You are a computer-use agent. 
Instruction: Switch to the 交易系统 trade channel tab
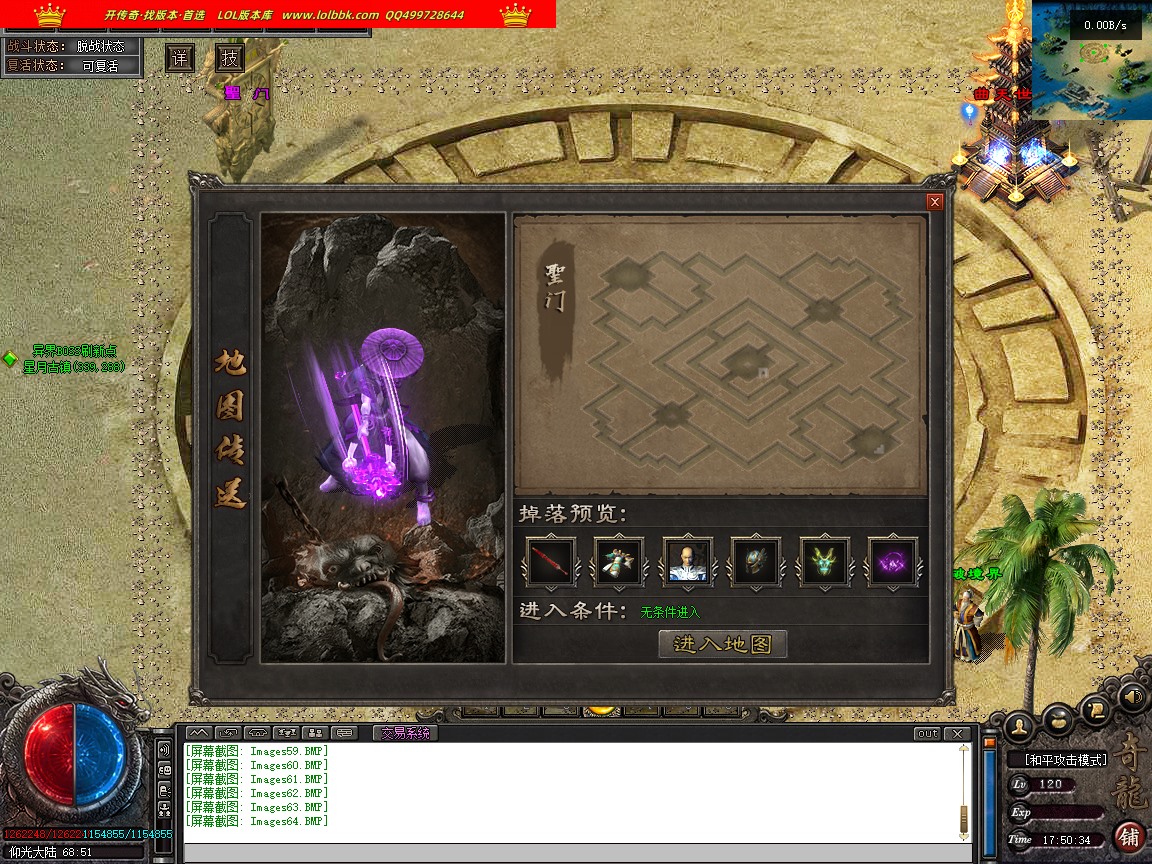point(405,733)
